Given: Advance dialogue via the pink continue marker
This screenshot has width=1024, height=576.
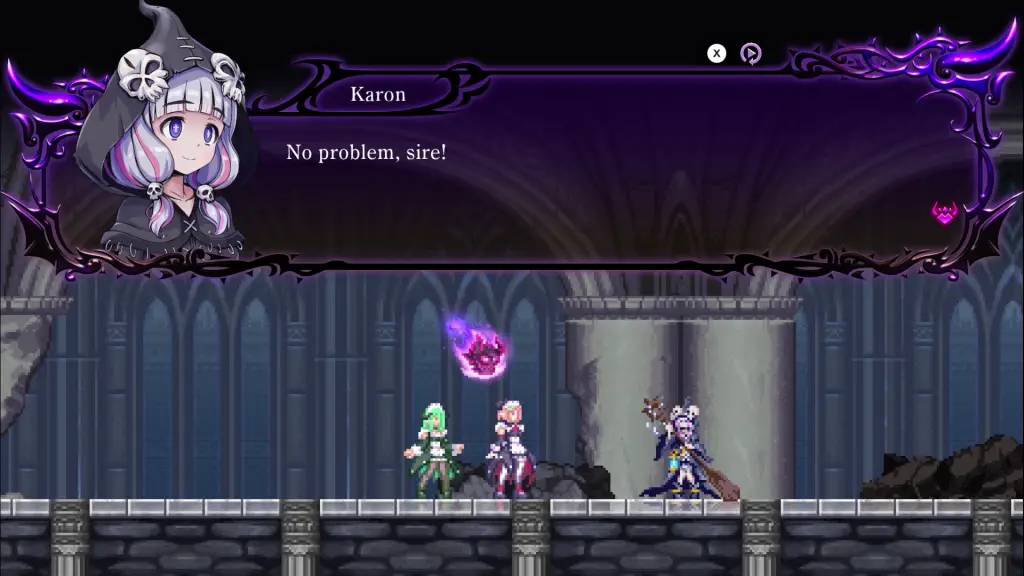Looking at the screenshot, I should [944, 212].
